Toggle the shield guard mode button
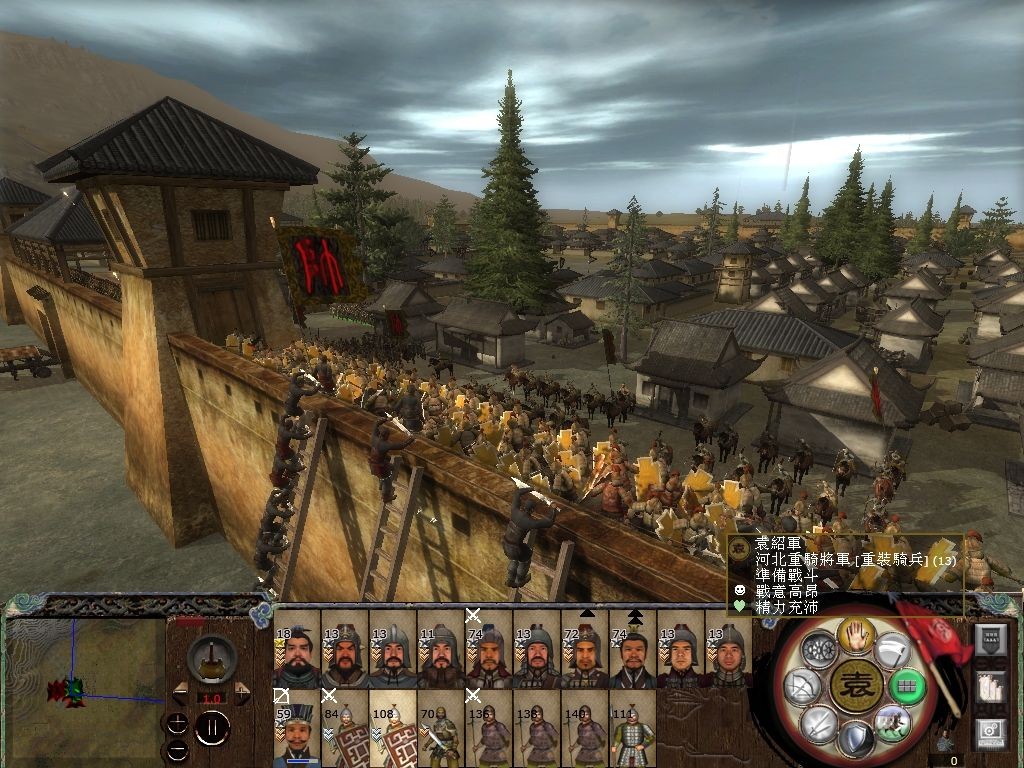 click(855, 740)
